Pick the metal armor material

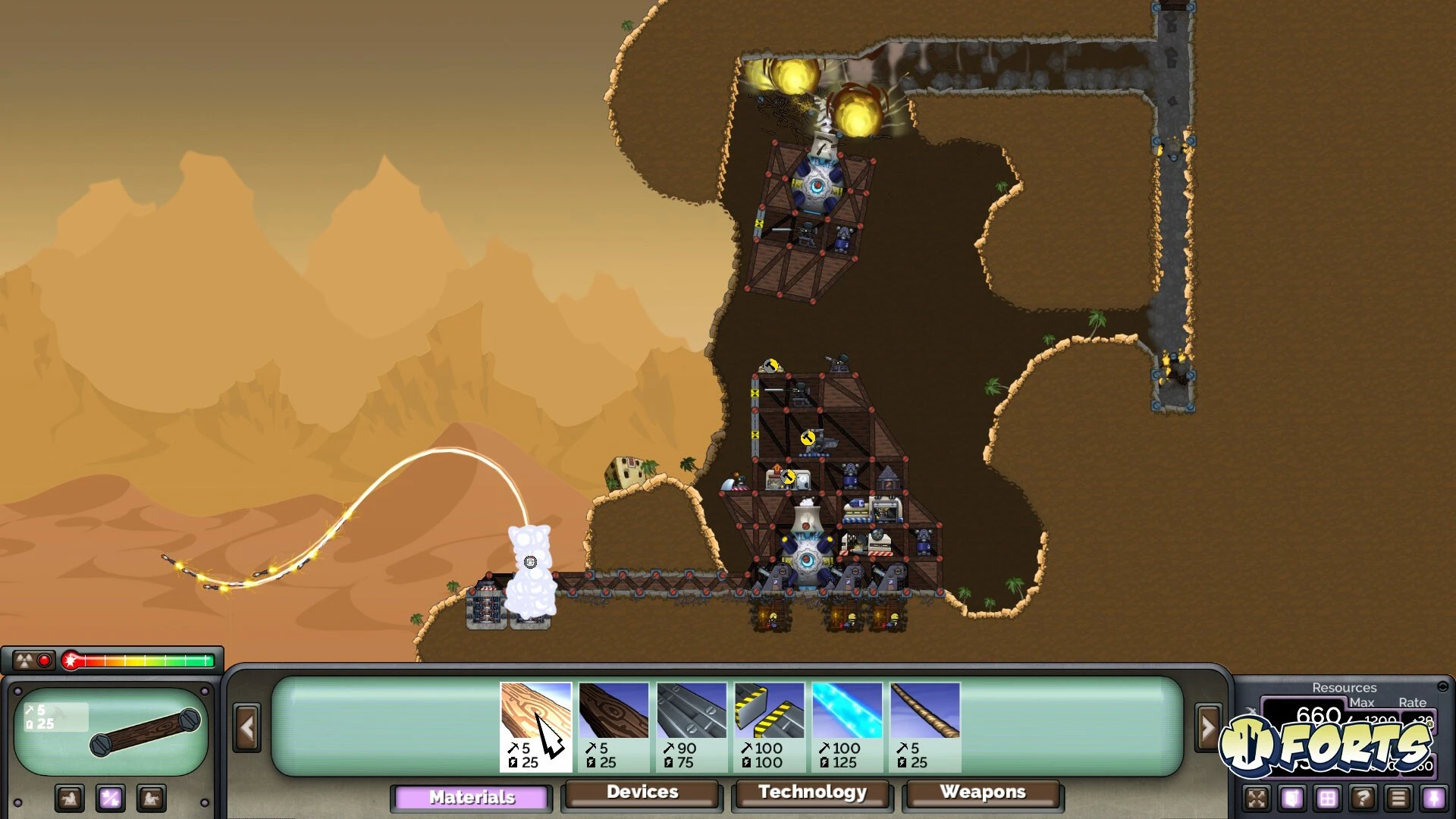(692, 726)
